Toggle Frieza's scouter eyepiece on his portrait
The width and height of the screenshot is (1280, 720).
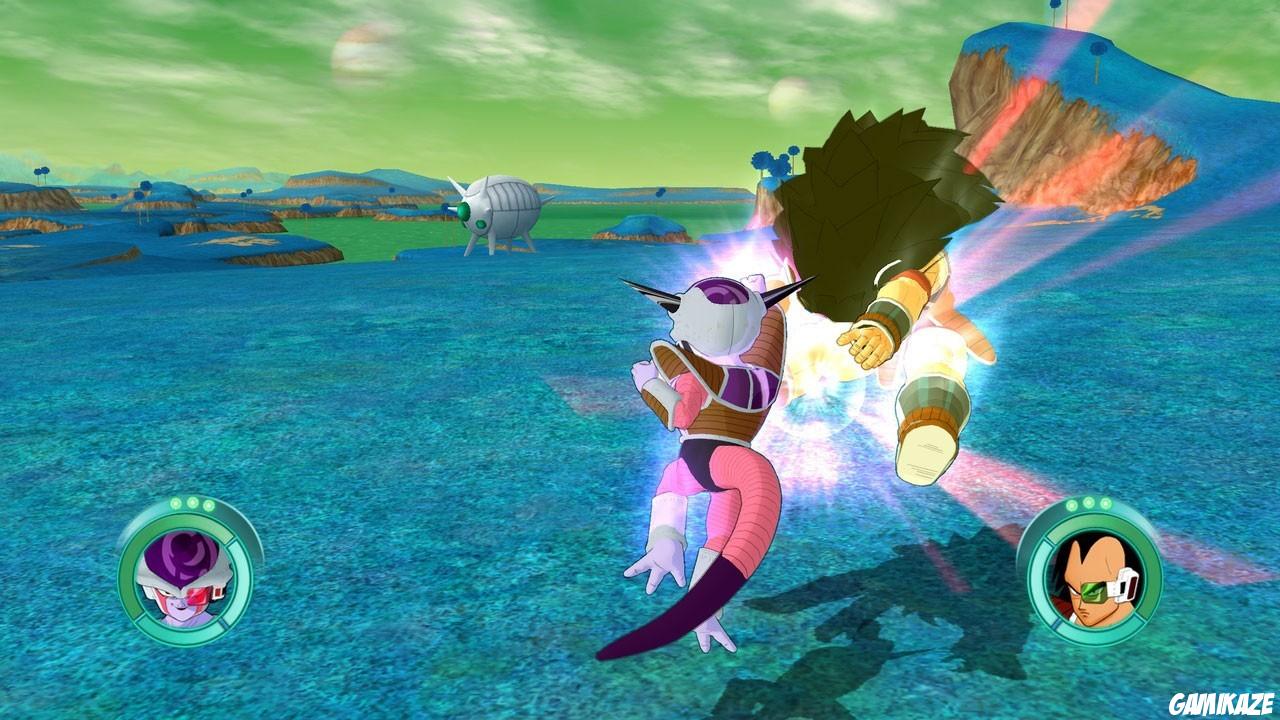click(198, 596)
